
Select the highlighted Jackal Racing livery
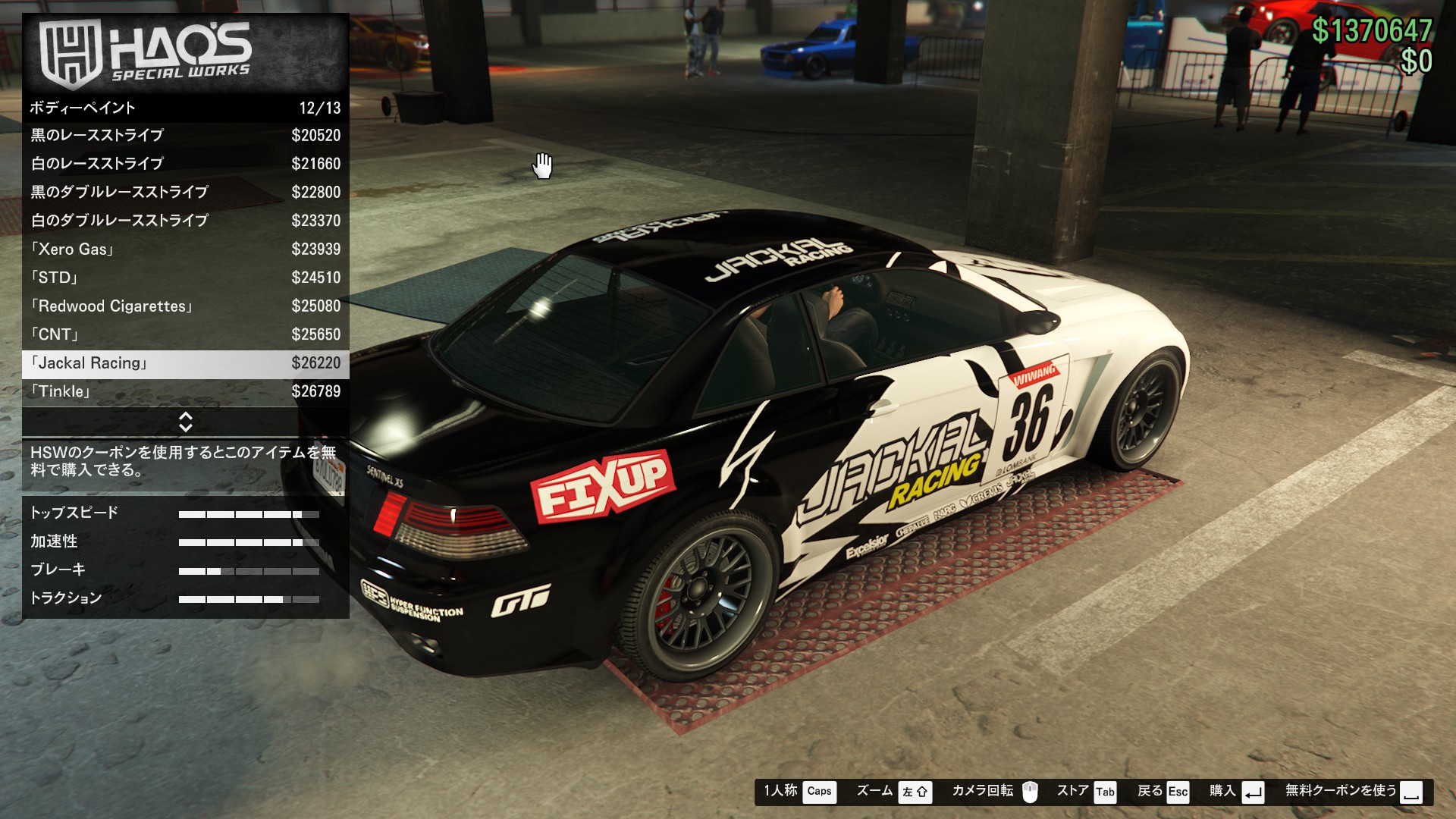(185, 363)
